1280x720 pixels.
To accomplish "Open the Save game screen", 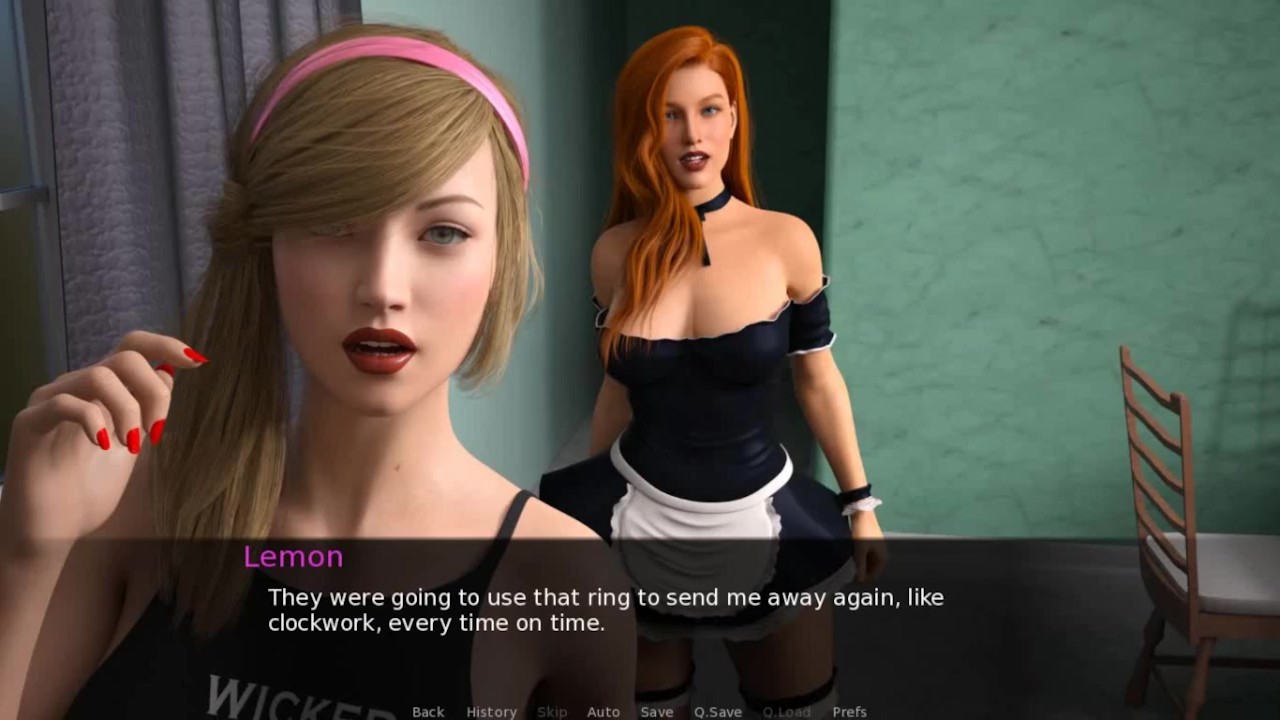I will (657, 711).
